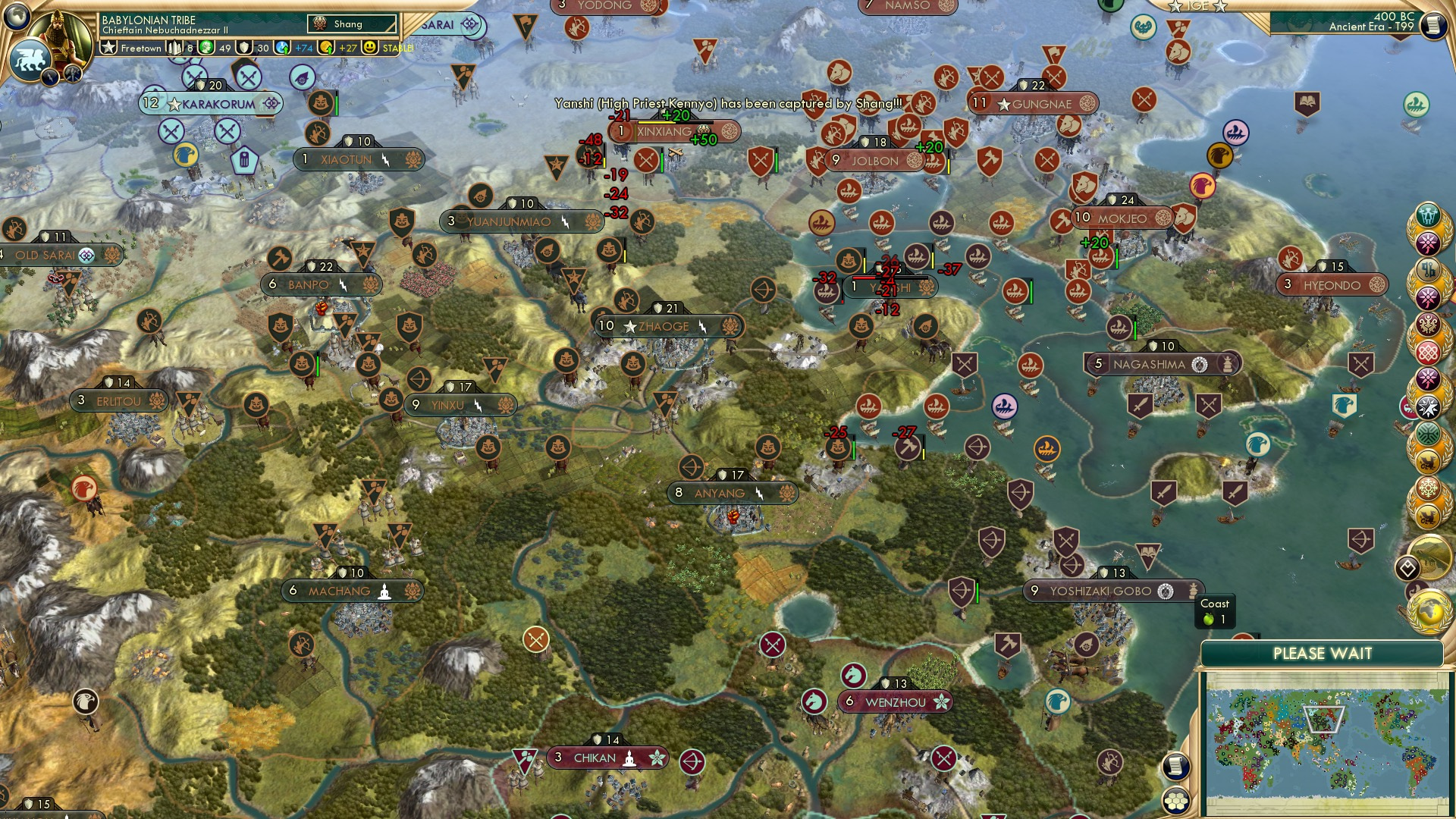The width and height of the screenshot is (1456, 819).
Task: Click the gold coin icon showing +27
Action: tap(328, 48)
